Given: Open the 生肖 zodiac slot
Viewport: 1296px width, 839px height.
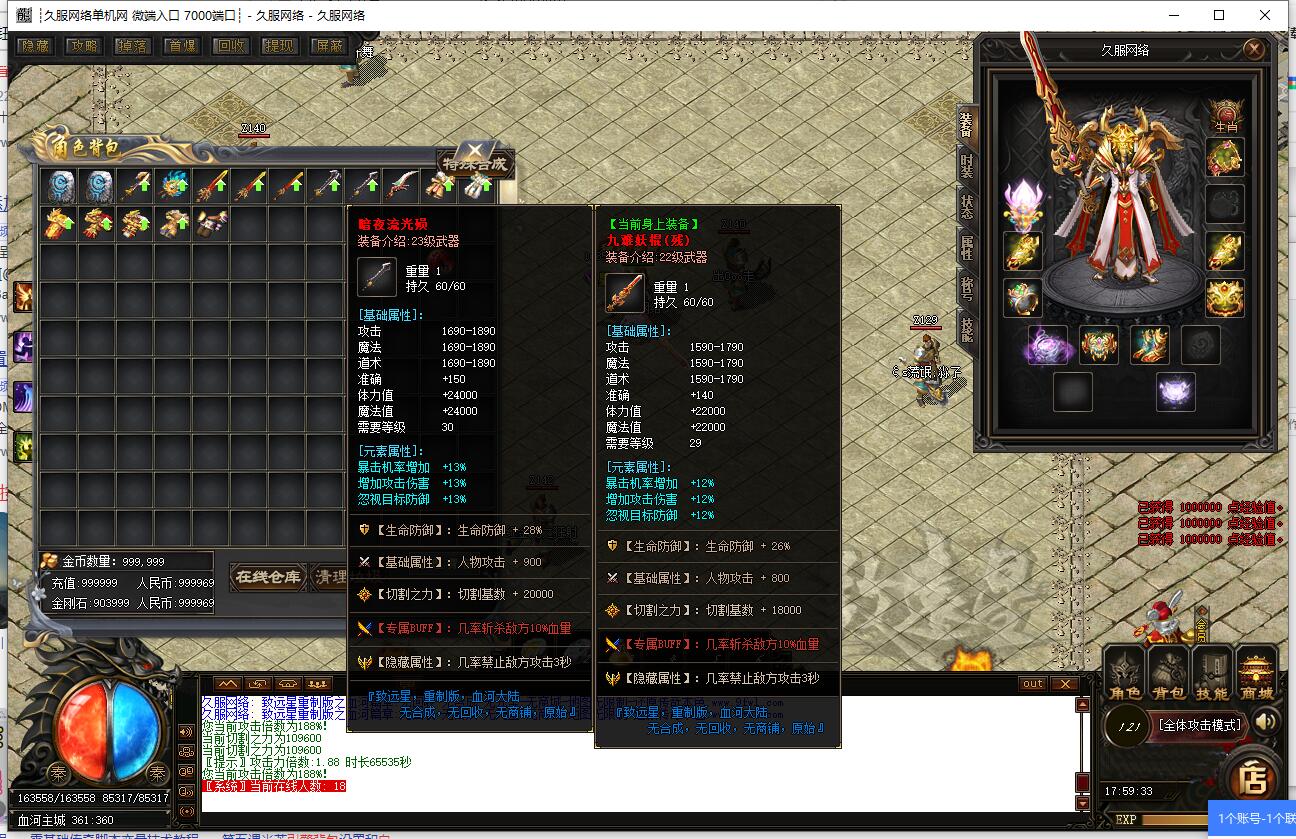Looking at the screenshot, I should click(x=1225, y=115).
